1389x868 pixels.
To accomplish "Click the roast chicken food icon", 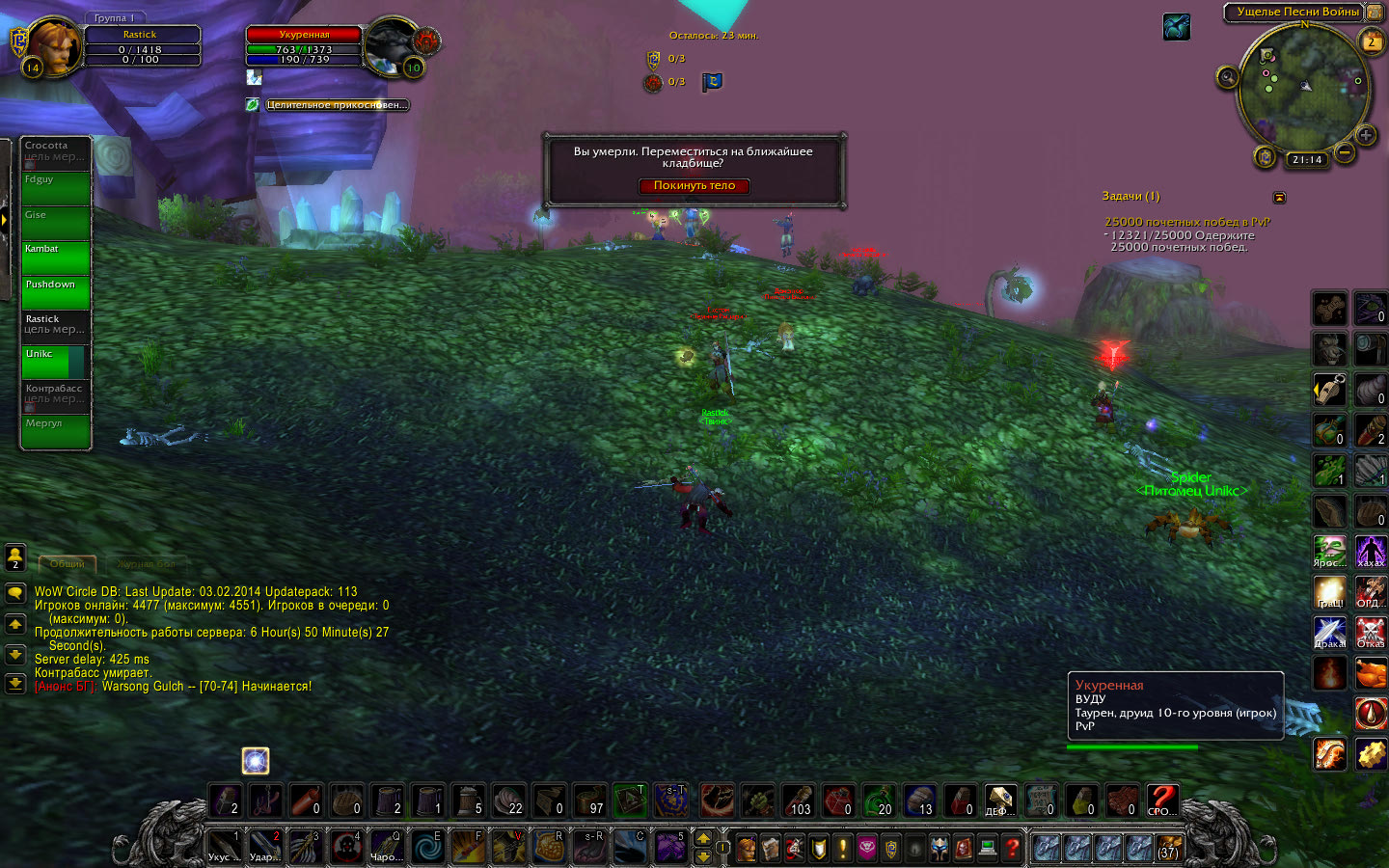I will point(1370,672).
